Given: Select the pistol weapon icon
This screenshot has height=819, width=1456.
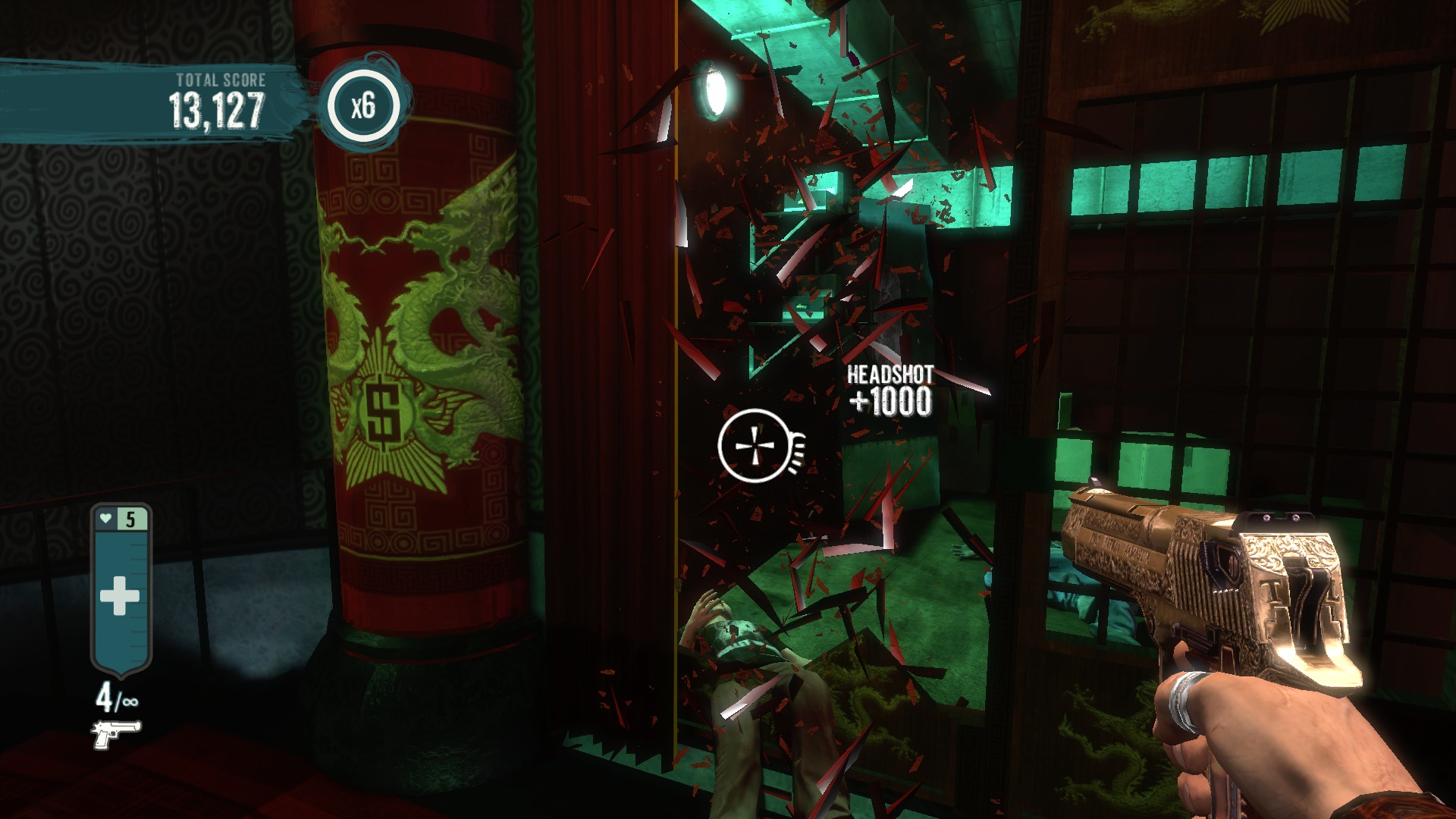Looking at the screenshot, I should click(116, 733).
